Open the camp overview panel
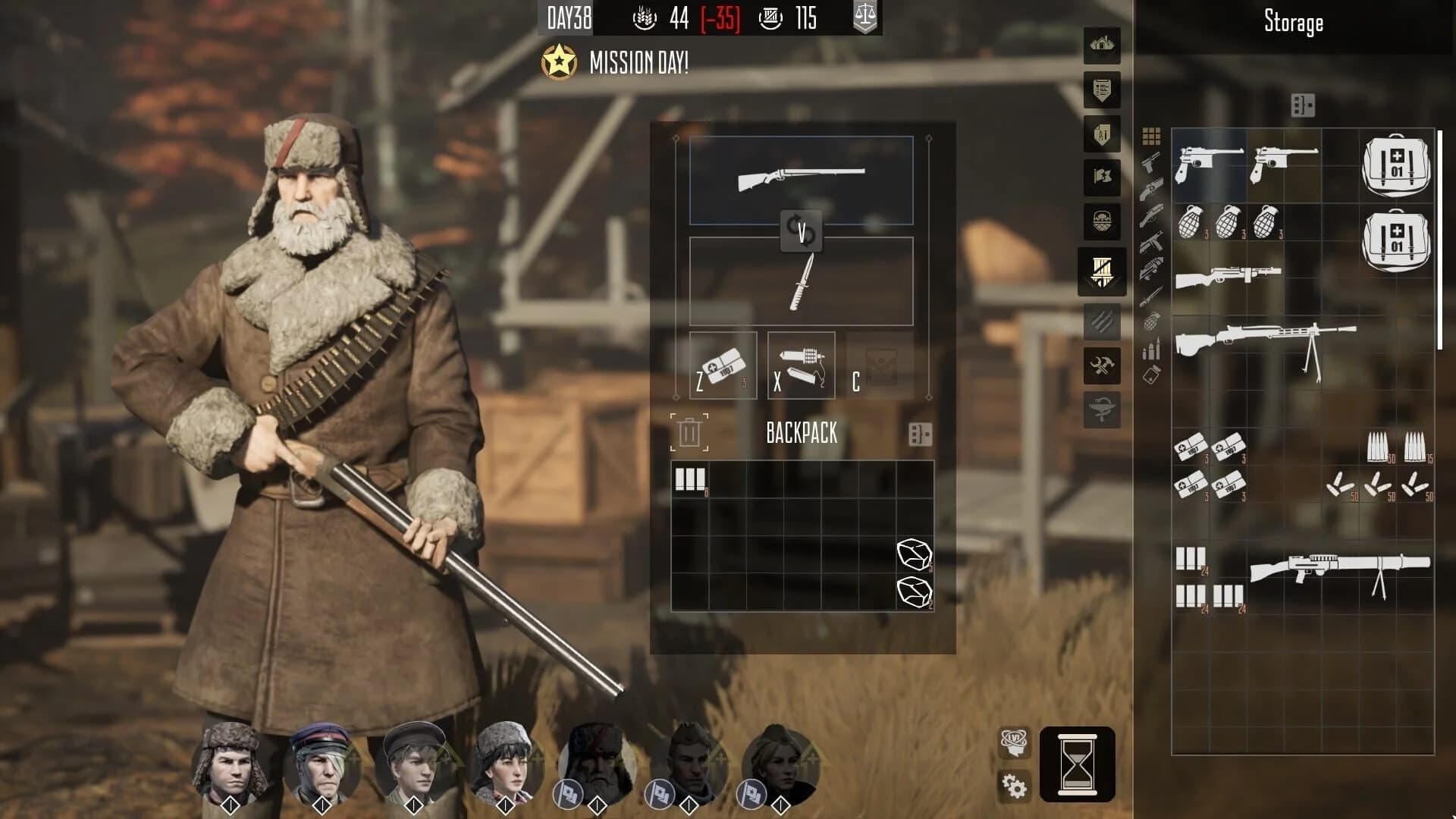This screenshot has width=1456, height=819. (x=1100, y=45)
